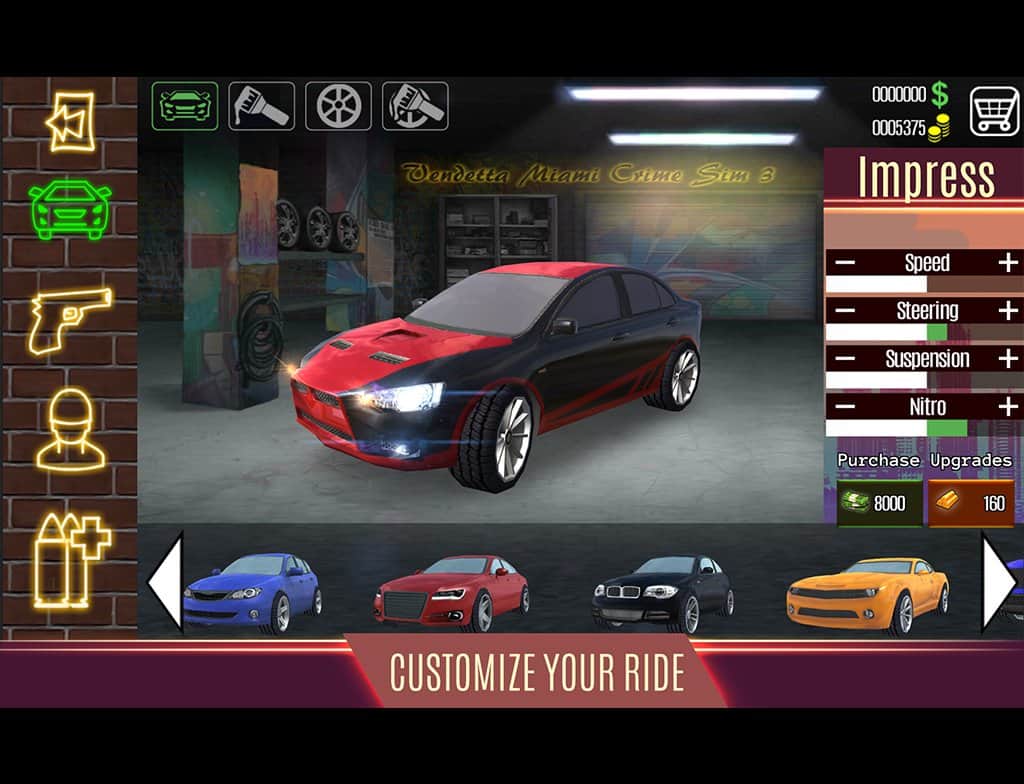The height and width of the screenshot is (784, 1024).
Task: Select the blue hatchback car thumbnail
Action: (252, 592)
